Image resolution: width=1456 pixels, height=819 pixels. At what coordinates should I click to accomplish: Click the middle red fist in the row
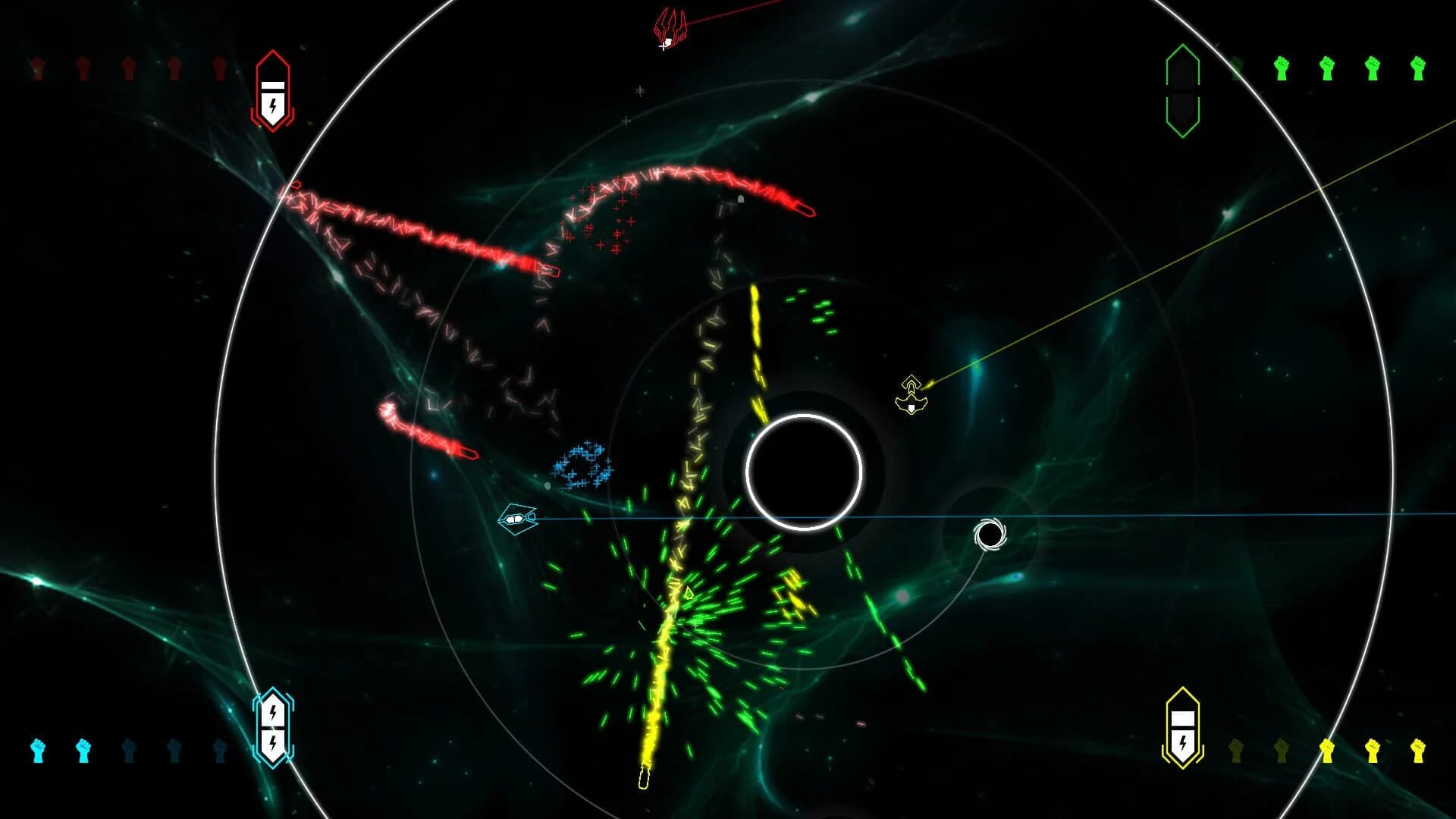[128, 67]
